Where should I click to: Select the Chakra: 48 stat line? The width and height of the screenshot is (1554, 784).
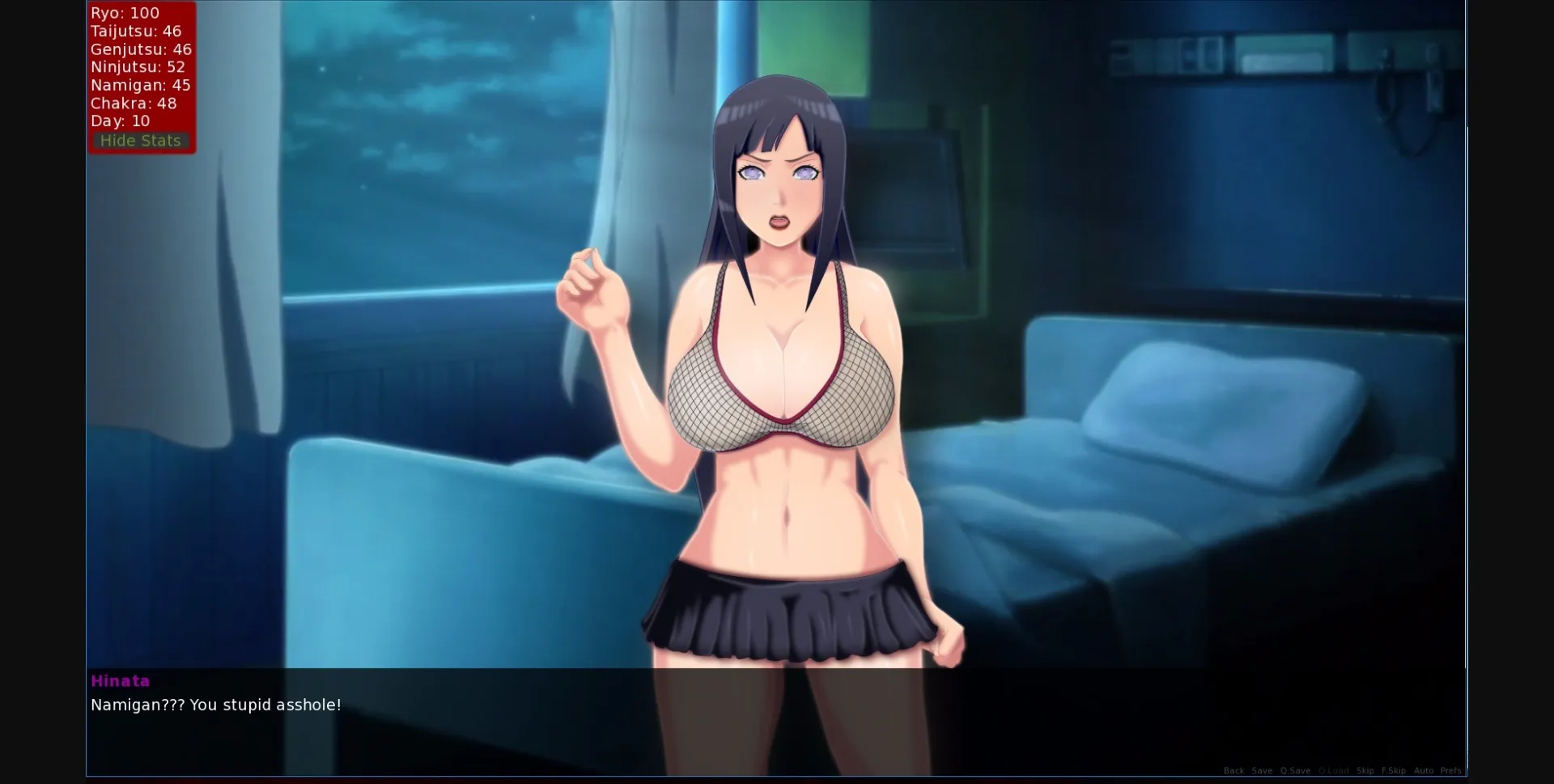point(134,103)
